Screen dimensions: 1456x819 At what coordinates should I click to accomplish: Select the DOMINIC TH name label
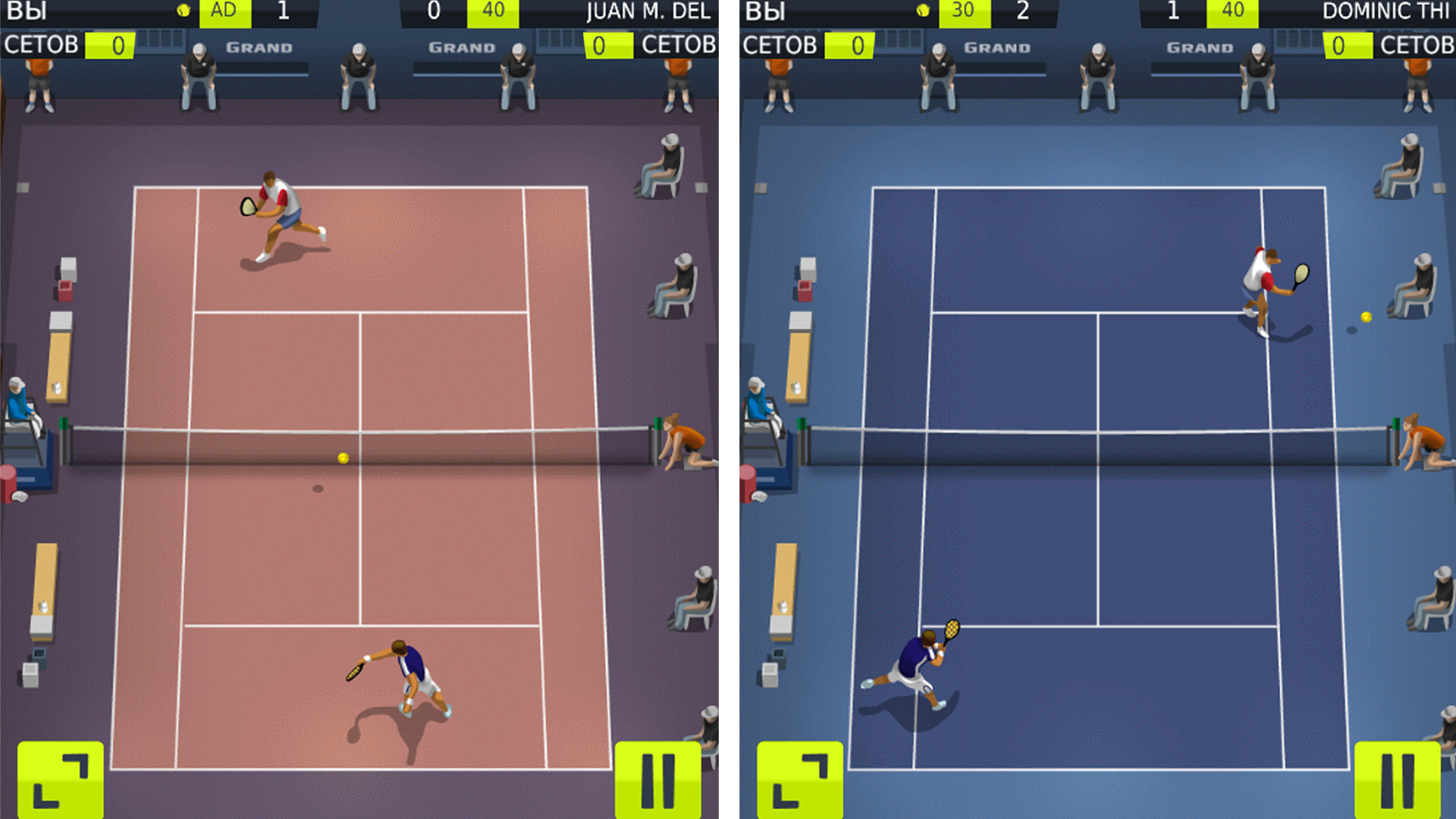(1388, 11)
